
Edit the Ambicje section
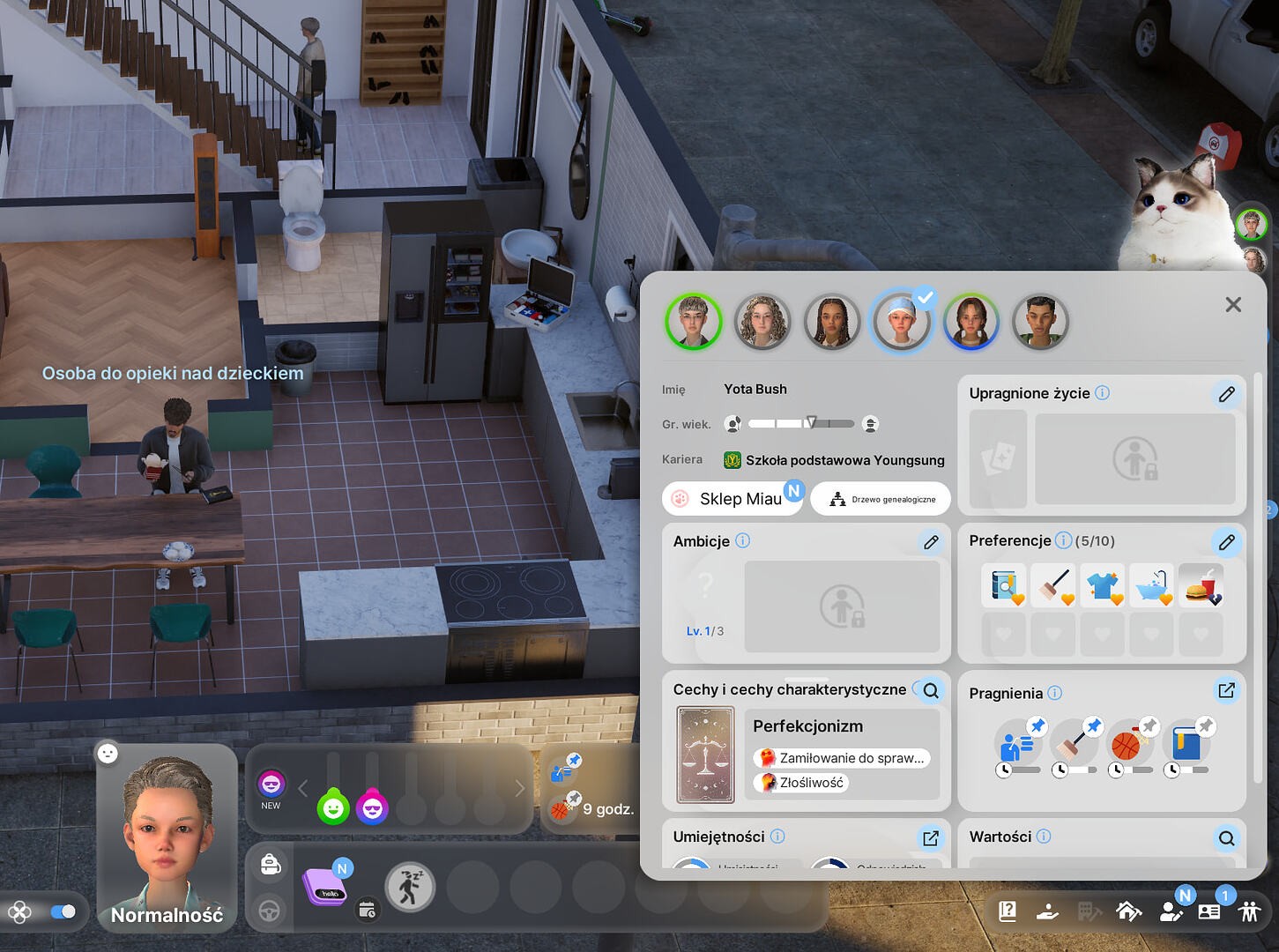[931, 542]
